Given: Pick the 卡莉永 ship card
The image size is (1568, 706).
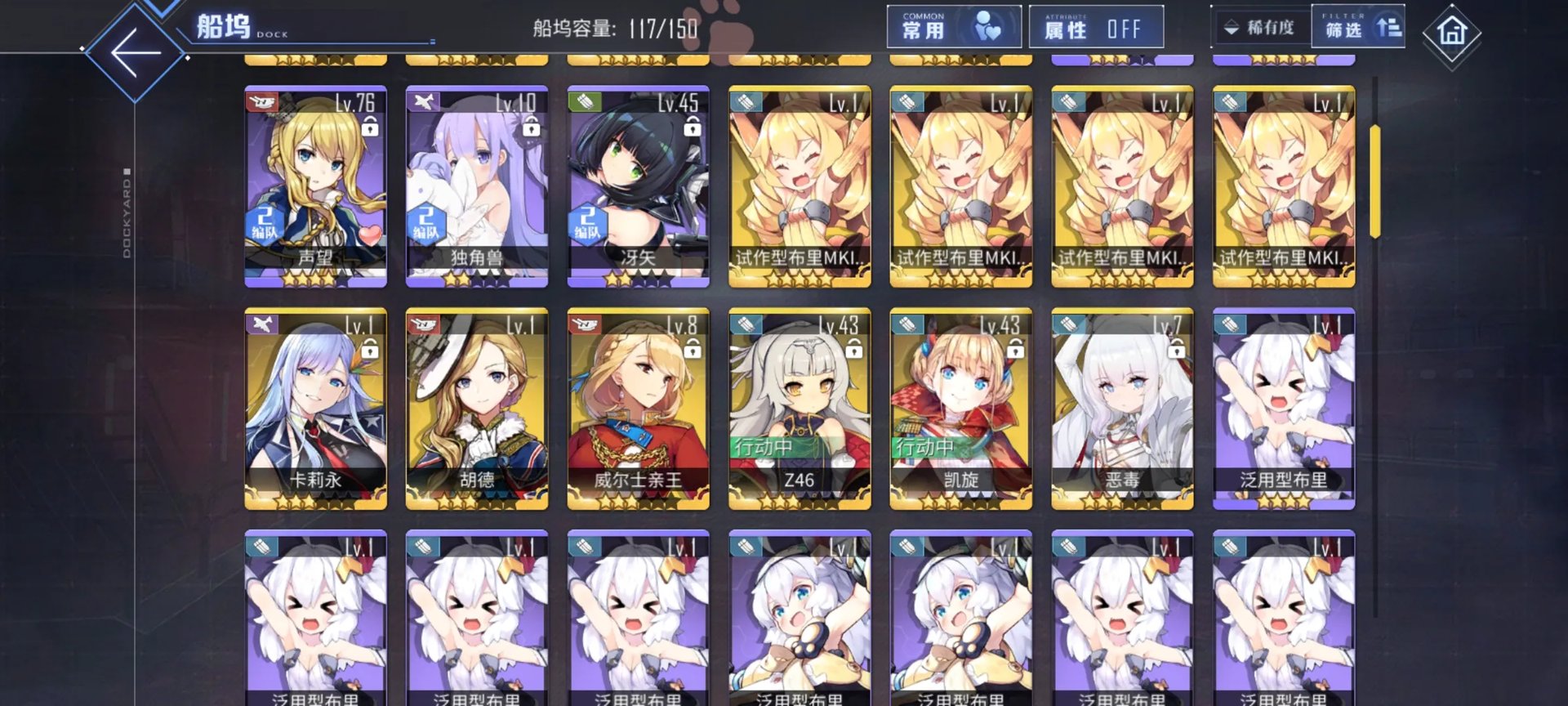Looking at the screenshot, I should coord(315,409).
